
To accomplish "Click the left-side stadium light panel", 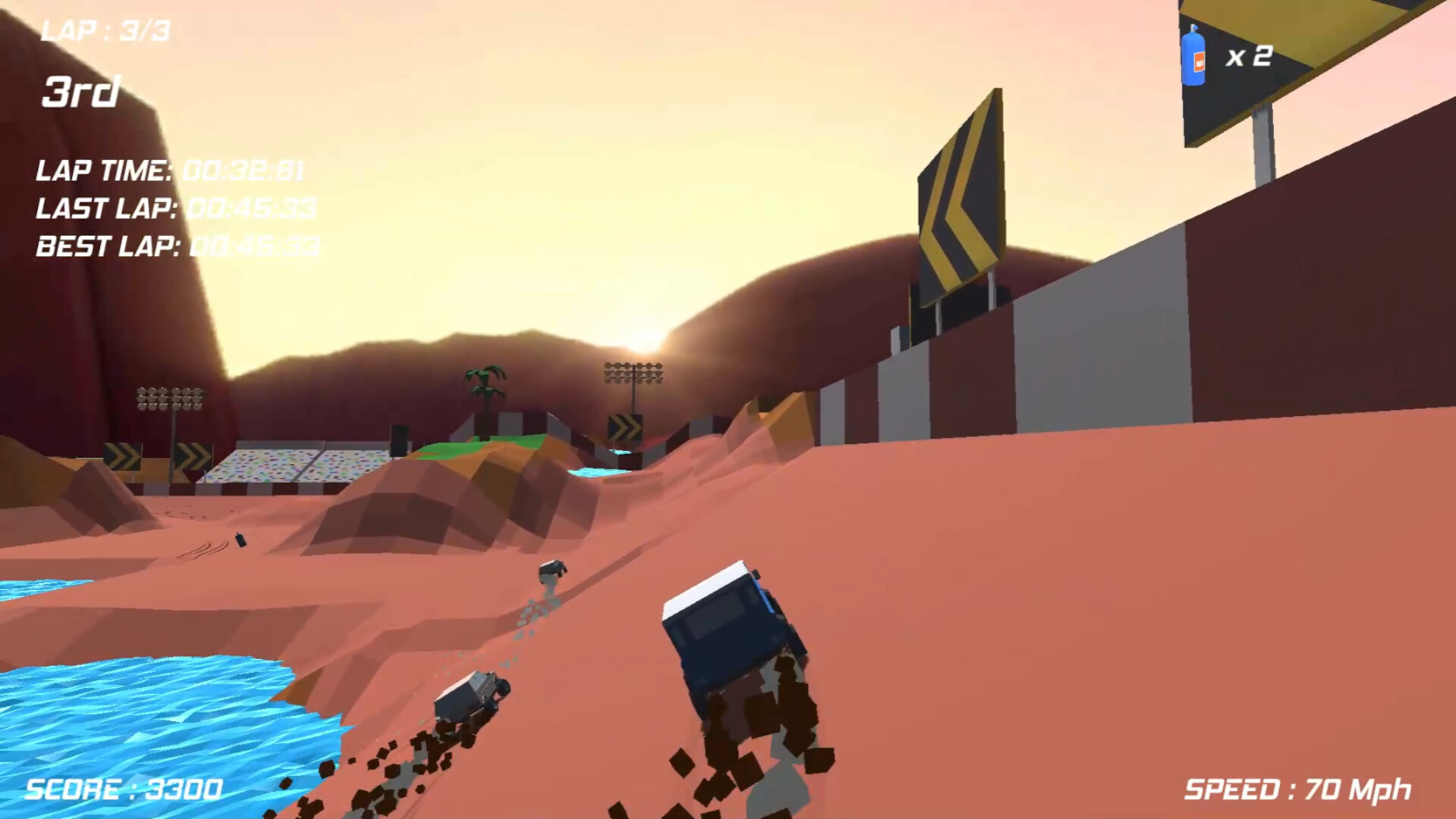I will 168,398.
